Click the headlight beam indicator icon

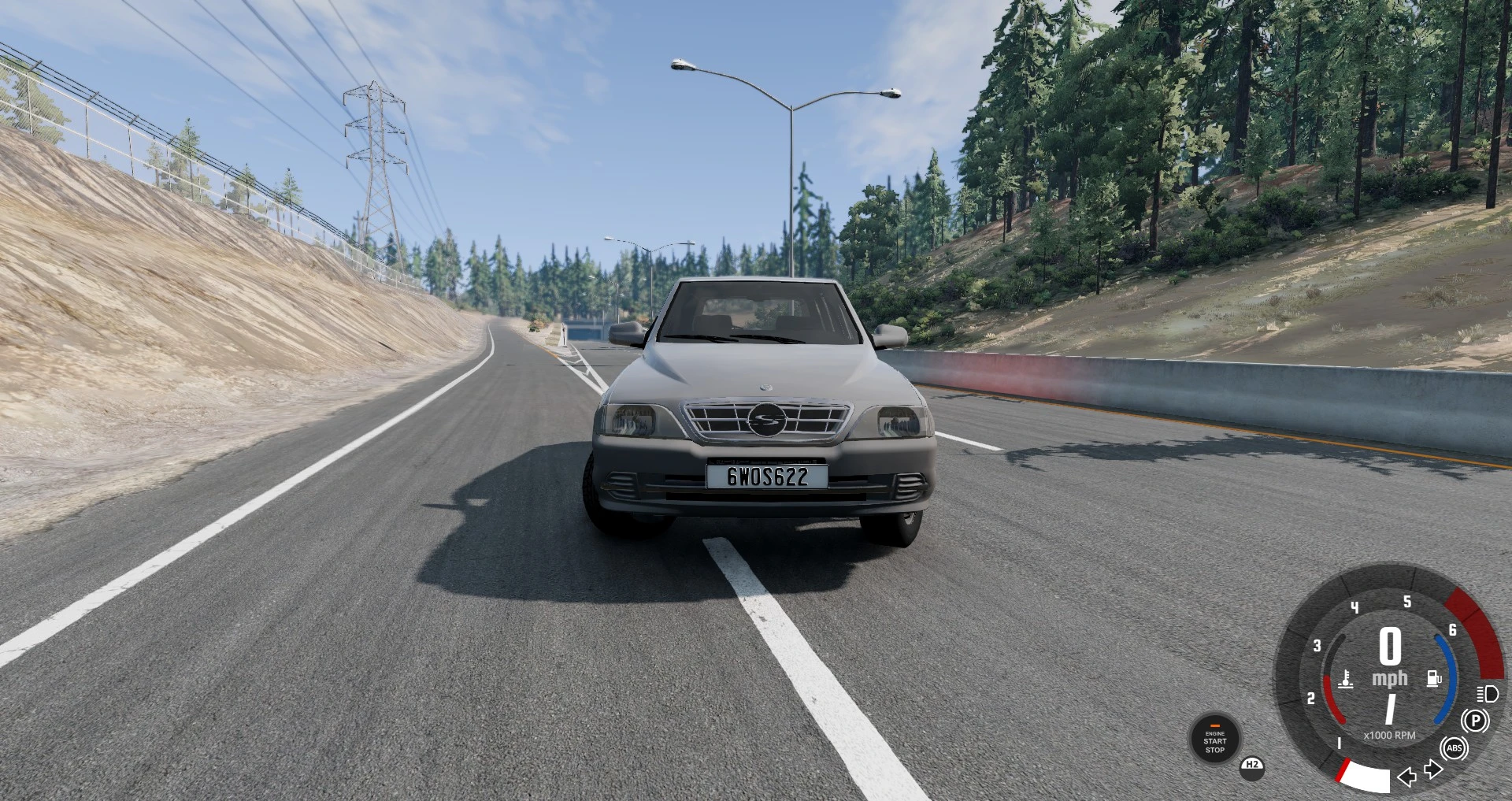(x=1487, y=695)
